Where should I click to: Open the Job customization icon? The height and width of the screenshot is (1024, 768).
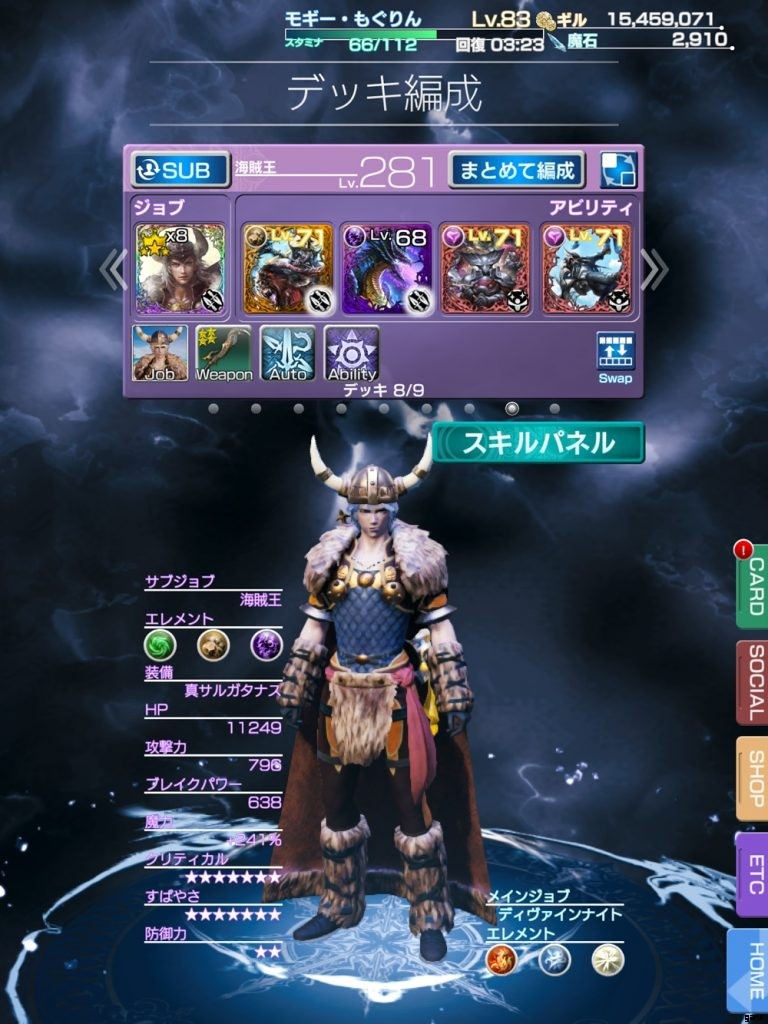tap(160, 354)
